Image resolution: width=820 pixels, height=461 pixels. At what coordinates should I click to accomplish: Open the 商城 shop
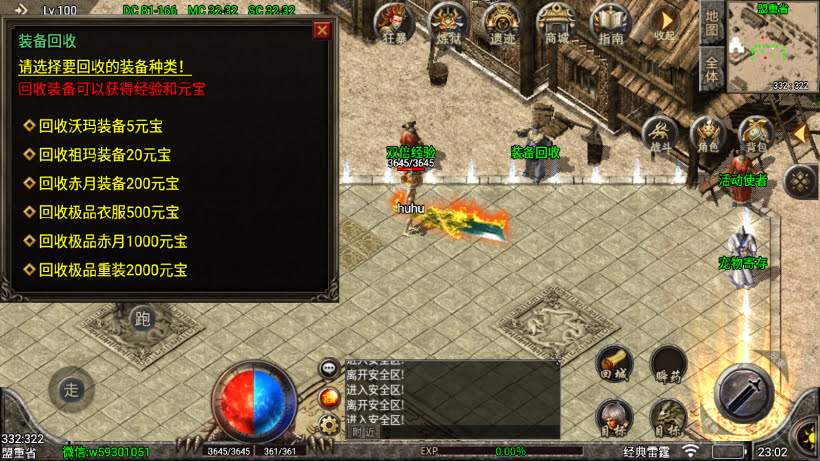pyautogui.click(x=555, y=23)
